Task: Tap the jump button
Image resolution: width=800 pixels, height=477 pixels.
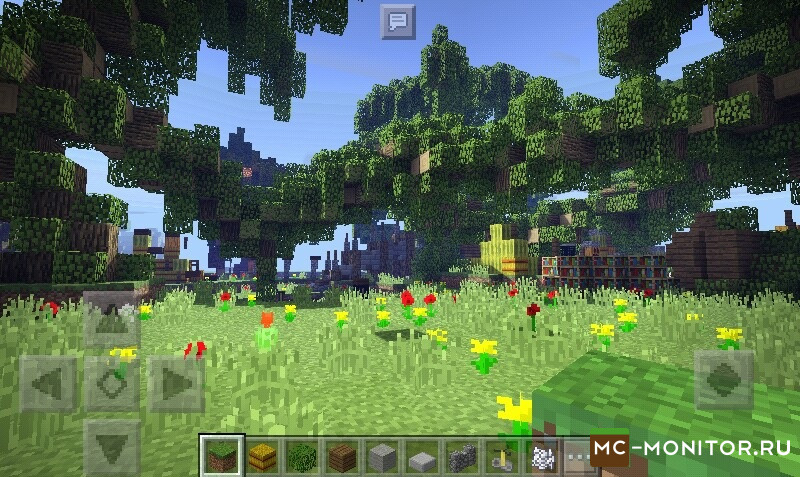Action: pos(722,380)
